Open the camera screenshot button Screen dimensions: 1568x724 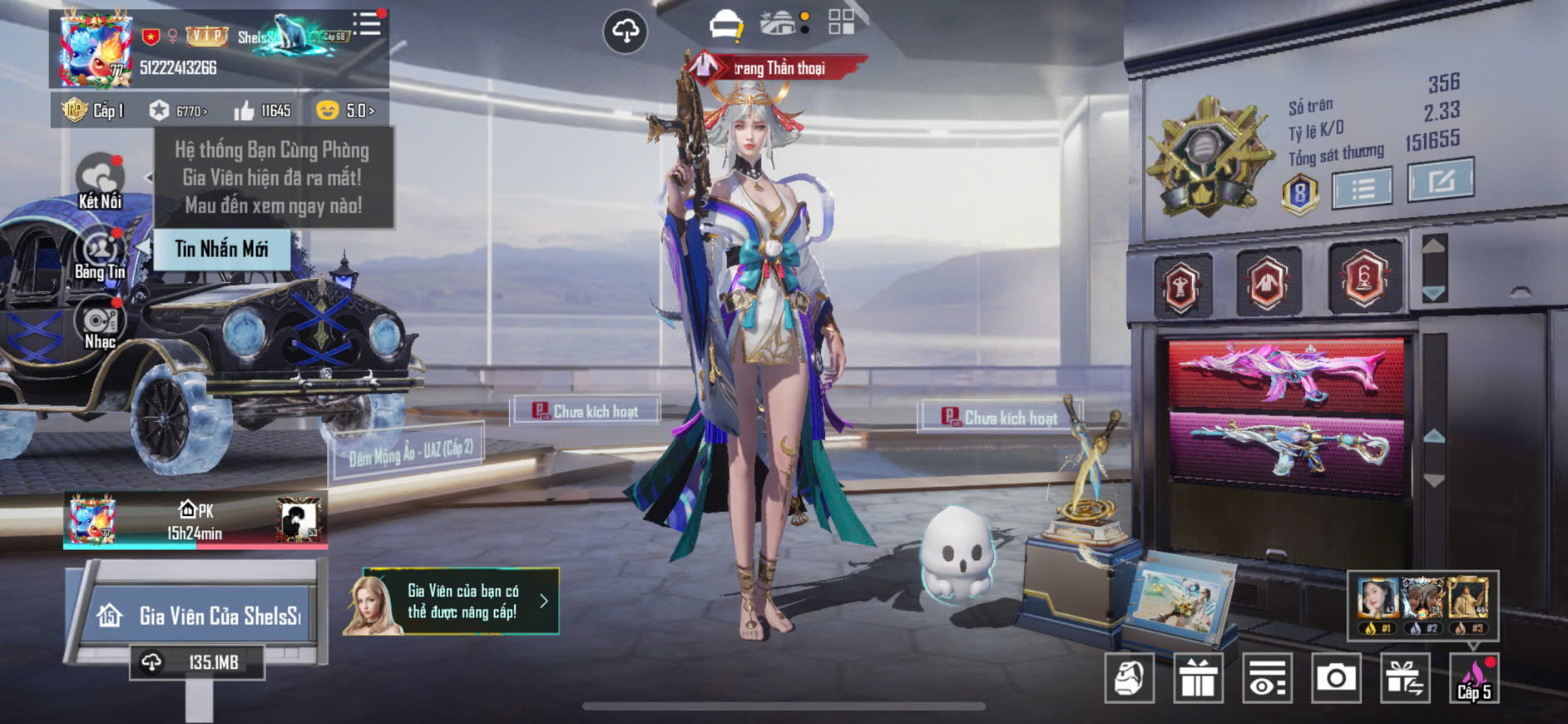[x=1335, y=678]
